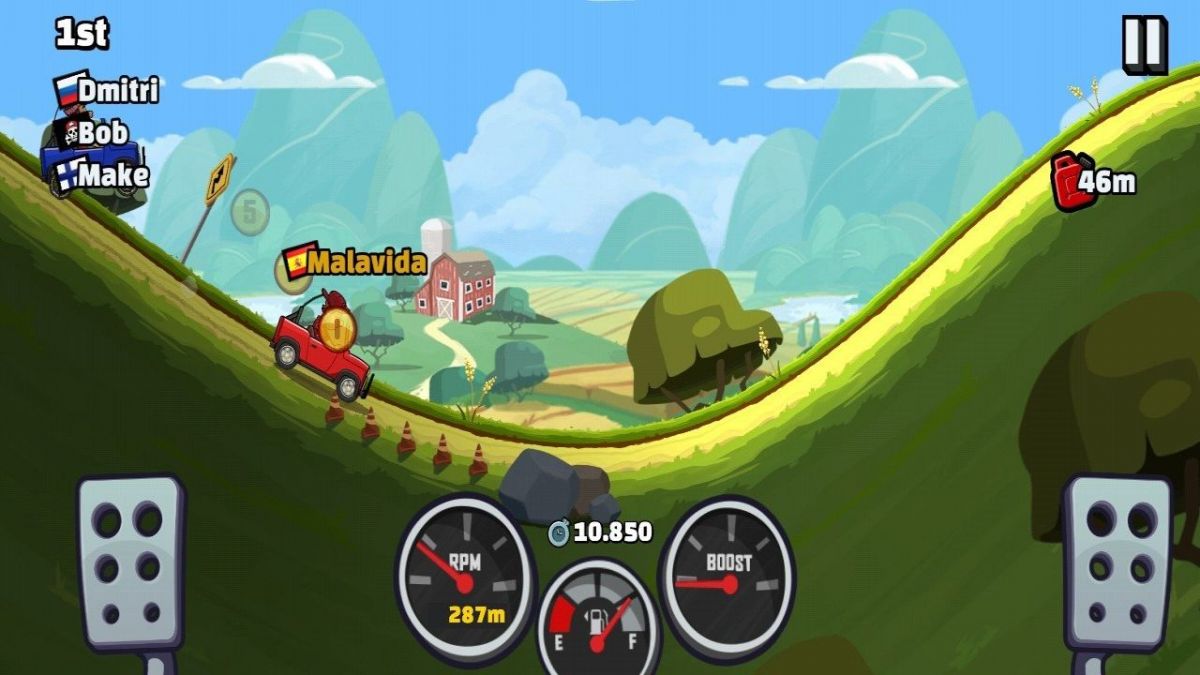The image size is (1200, 675).
Task: Step on the left brake pedal
Action: 131,563
